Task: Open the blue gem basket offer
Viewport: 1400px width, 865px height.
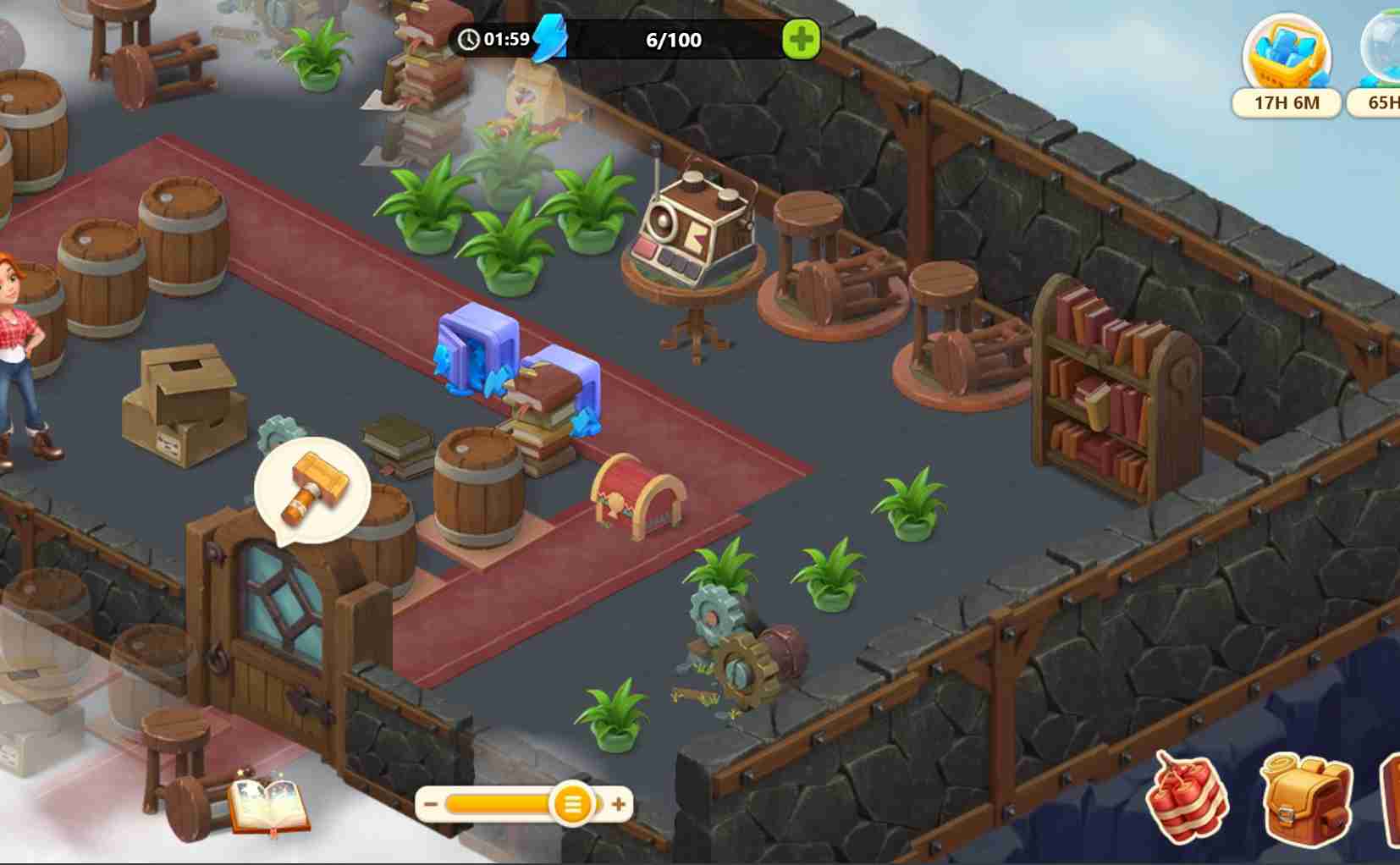Action: (x=1286, y=56)
